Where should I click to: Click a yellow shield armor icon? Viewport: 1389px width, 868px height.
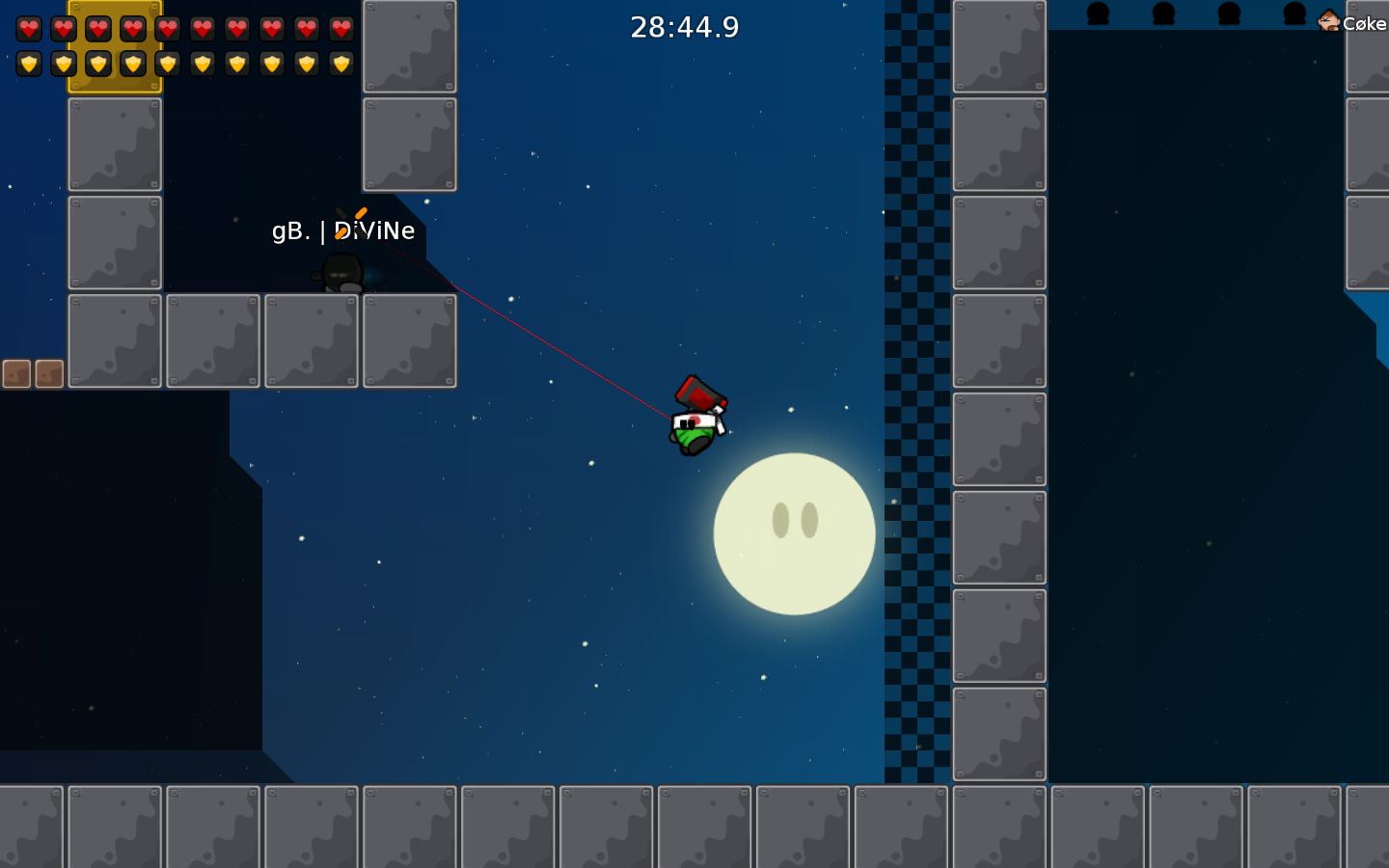(x=30, y=66)
